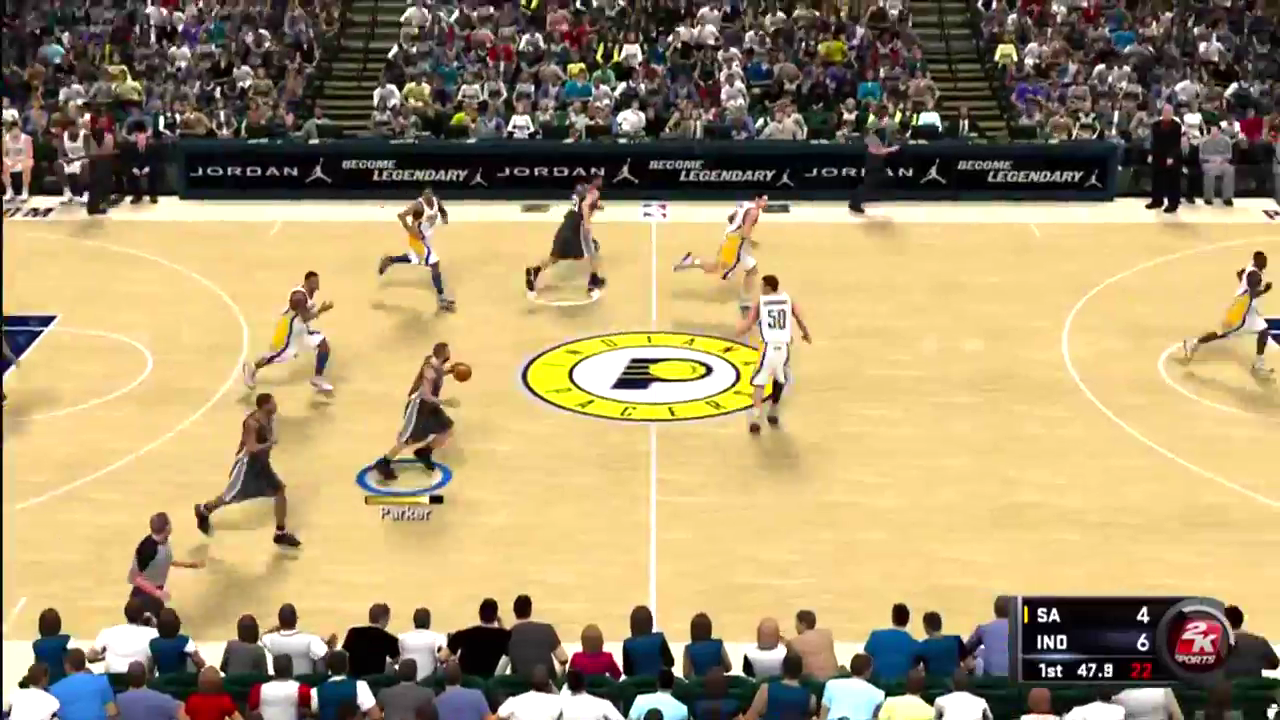Toggle the game clock reading 47.9
This screenshot has width=1280, height=720.
click(1092, 671)
